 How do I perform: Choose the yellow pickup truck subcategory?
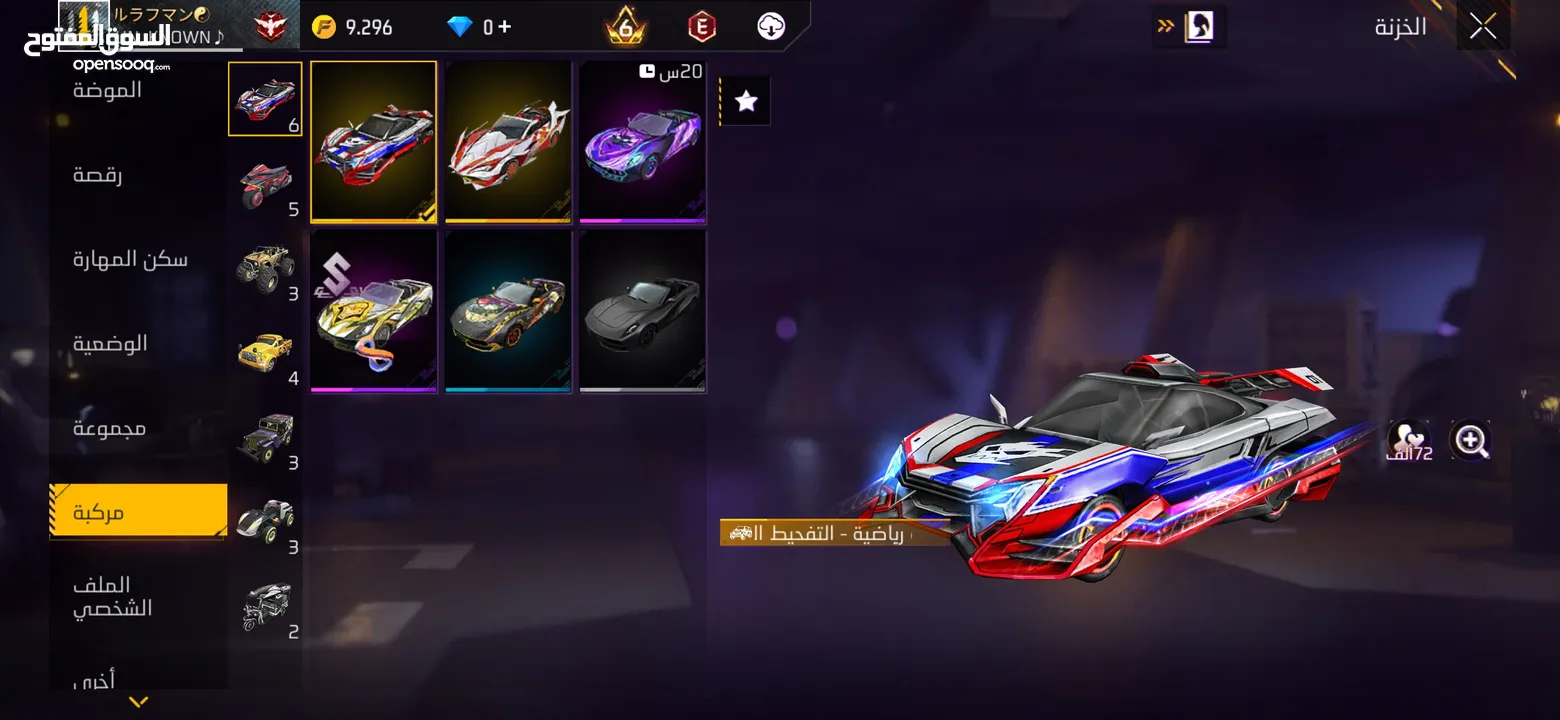(265, 353)
